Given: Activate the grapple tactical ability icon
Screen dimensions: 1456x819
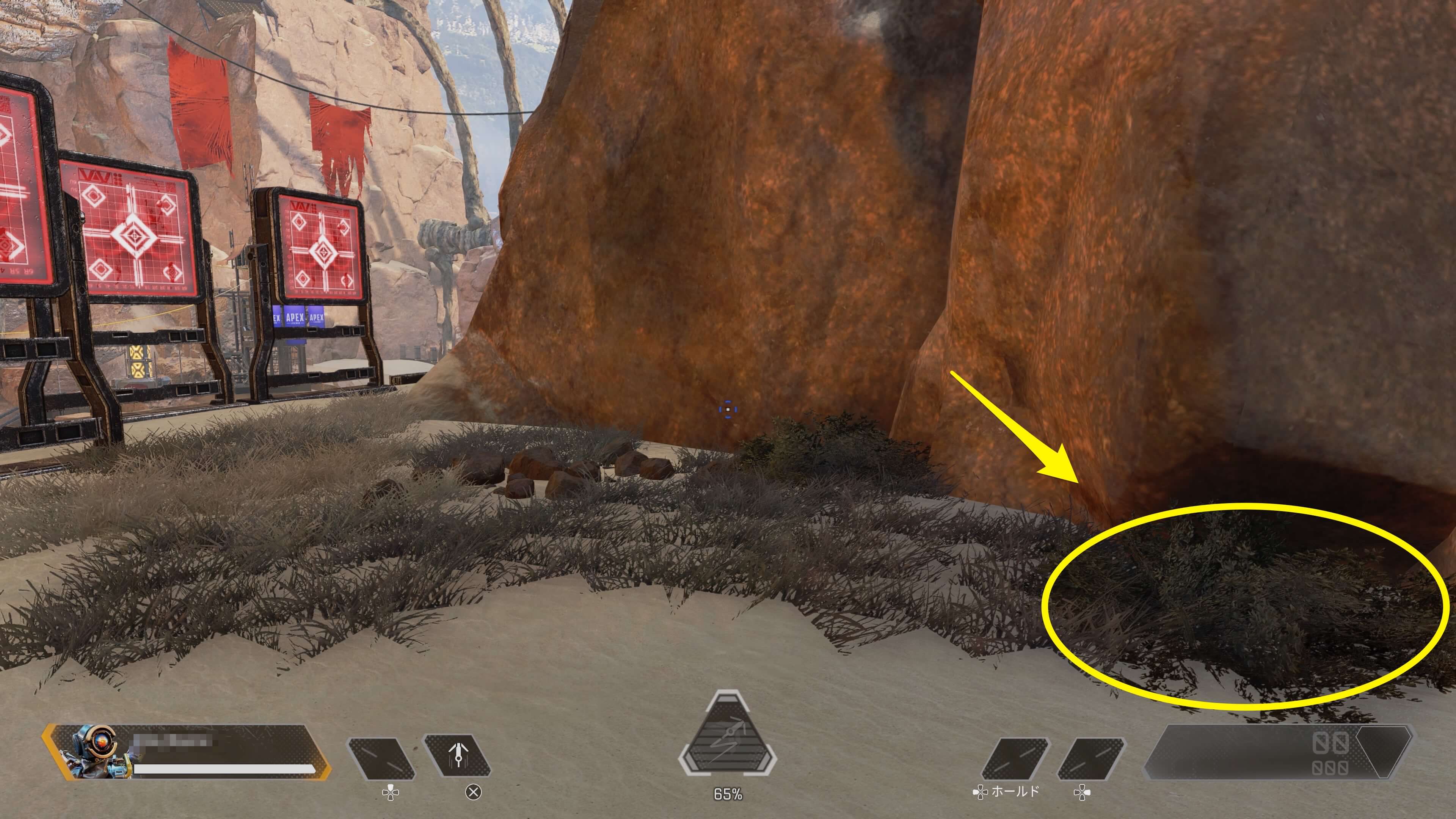Looking at the screenshot, I should click(457, 757).
